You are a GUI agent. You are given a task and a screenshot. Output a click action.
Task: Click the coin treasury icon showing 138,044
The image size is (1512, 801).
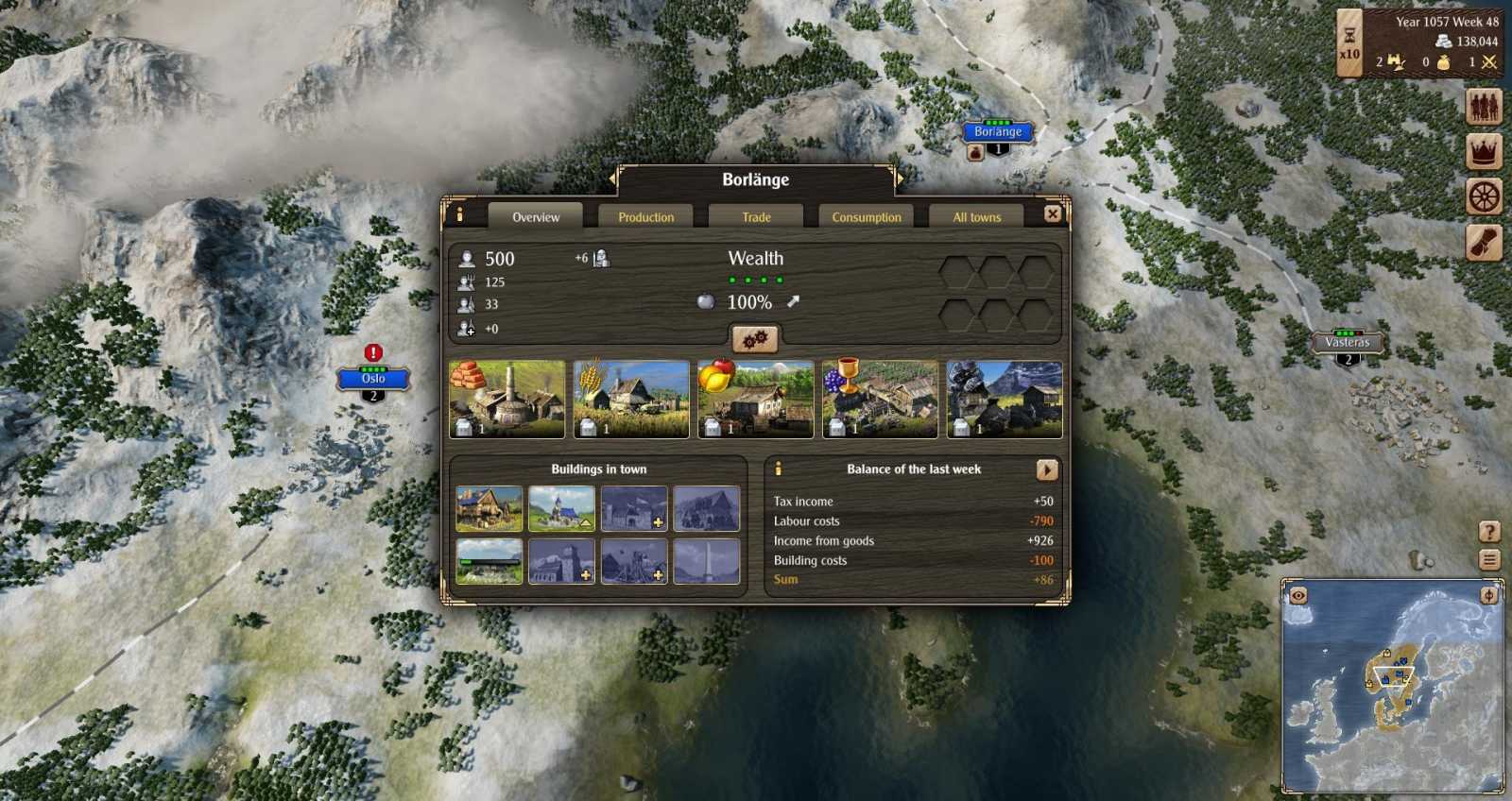tap(1441, 42)
